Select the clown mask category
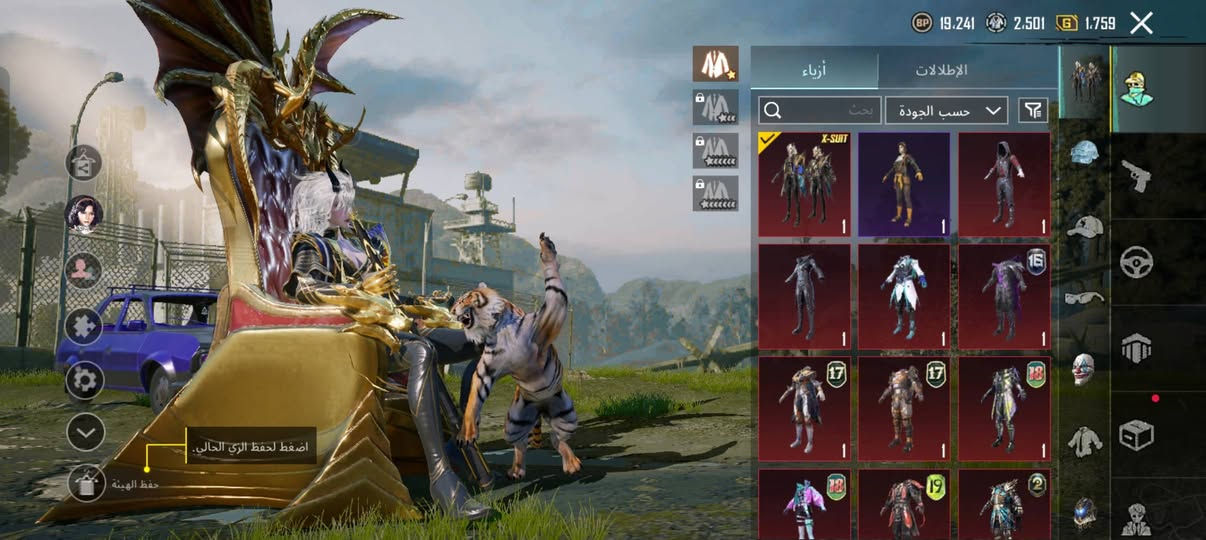The height and width of the screenshot is (540, 1206). pos(1084,368)
